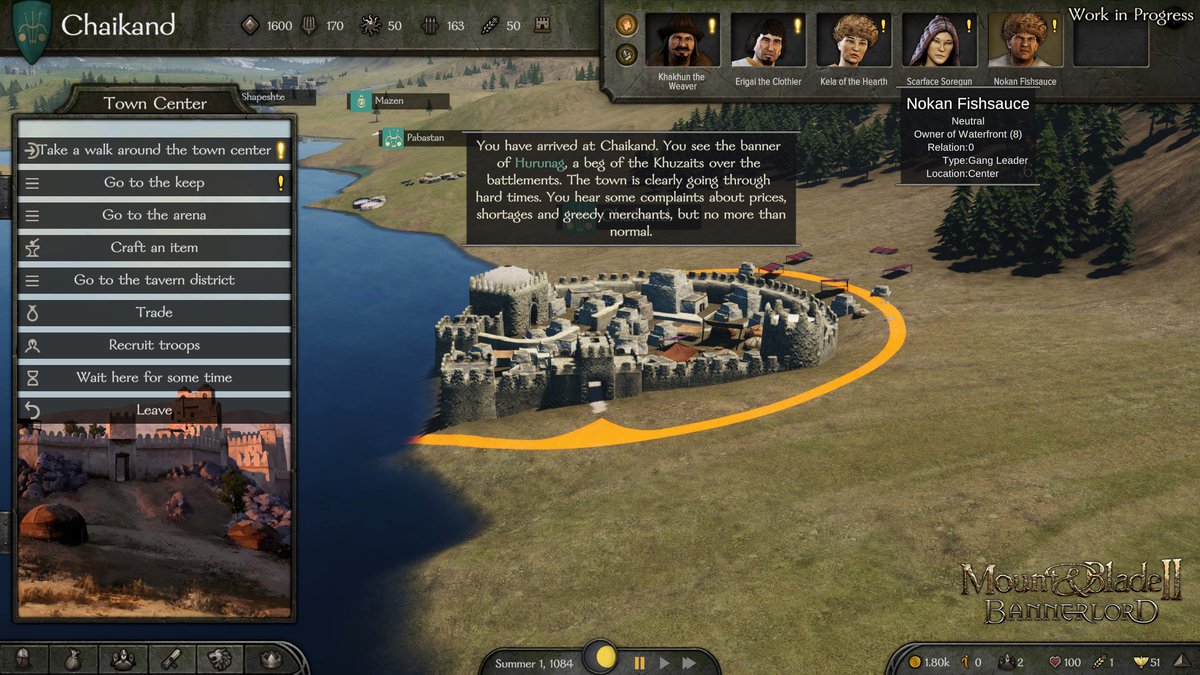Choose Wait here for some time

click(x=154, y=378)
